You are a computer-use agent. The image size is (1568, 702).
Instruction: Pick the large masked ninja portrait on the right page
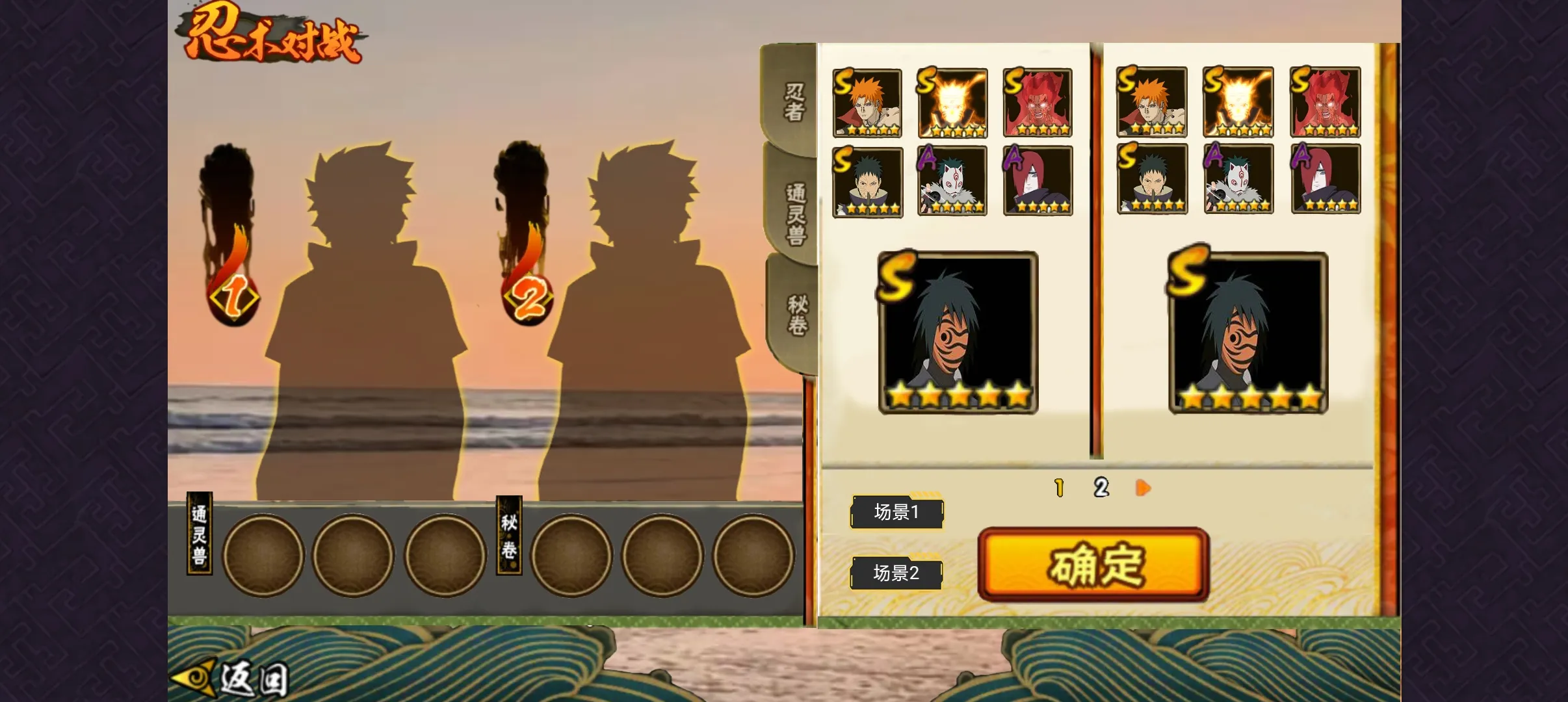coord(1248,333)
